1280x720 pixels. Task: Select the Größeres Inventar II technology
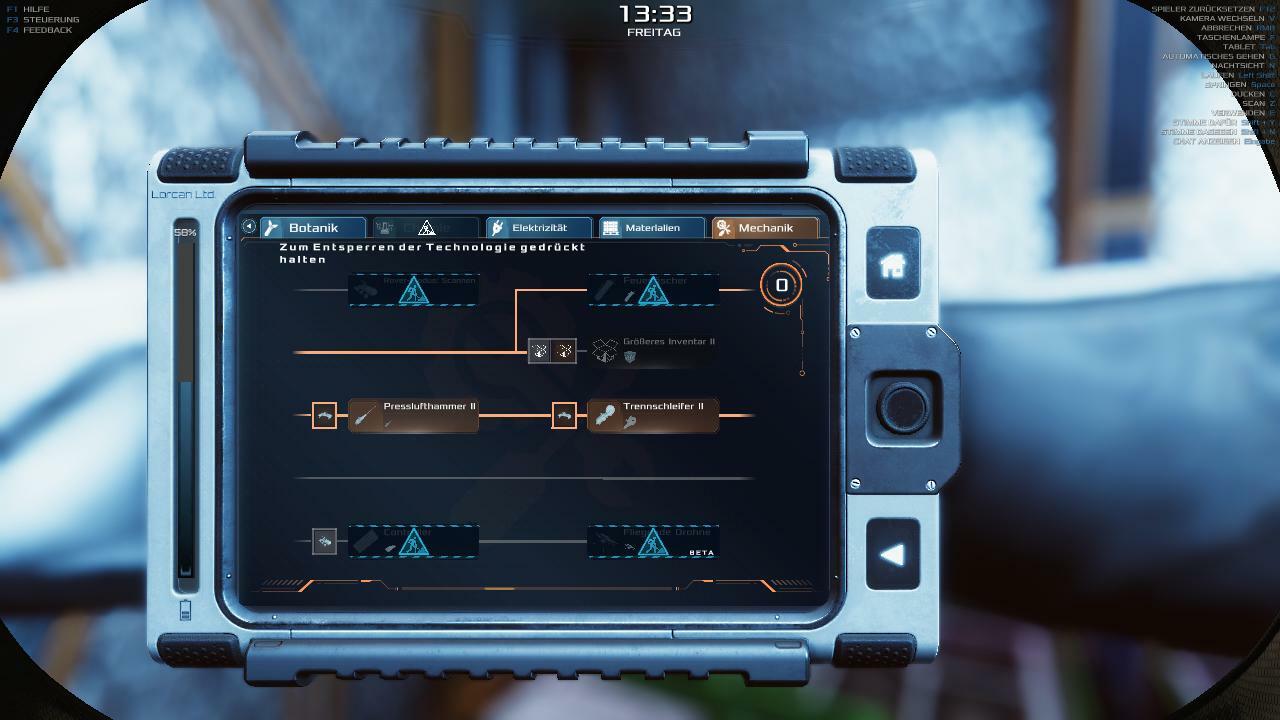[652, 350]
